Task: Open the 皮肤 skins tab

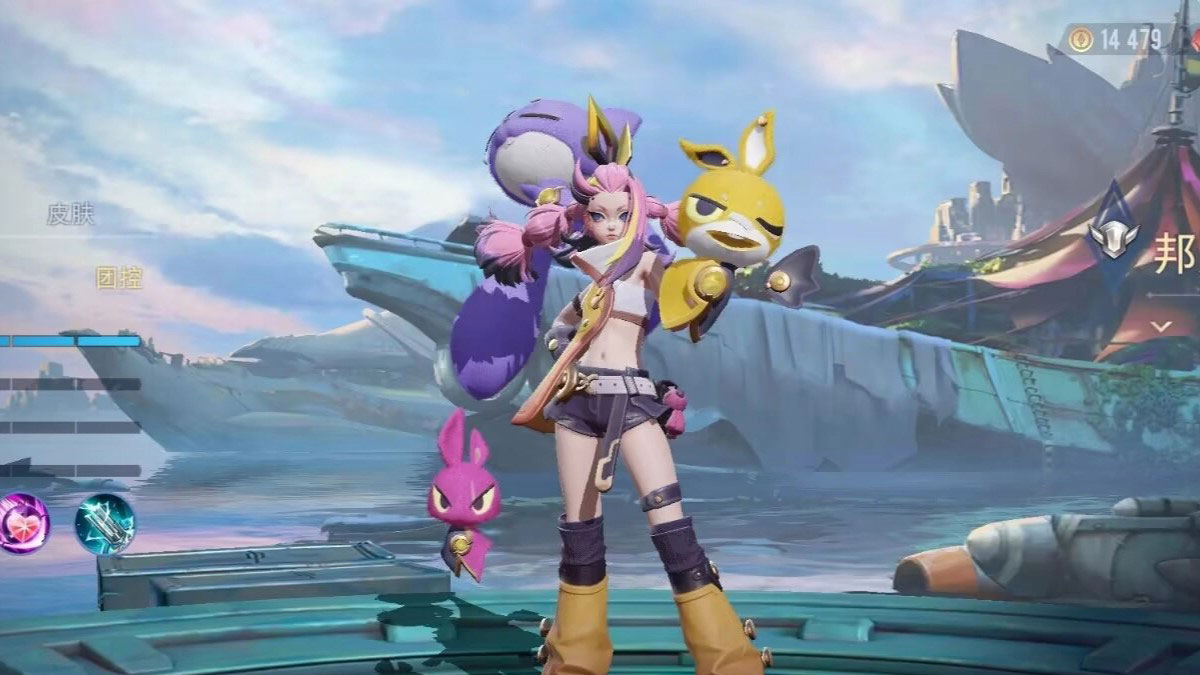Action: pos(71,214)
